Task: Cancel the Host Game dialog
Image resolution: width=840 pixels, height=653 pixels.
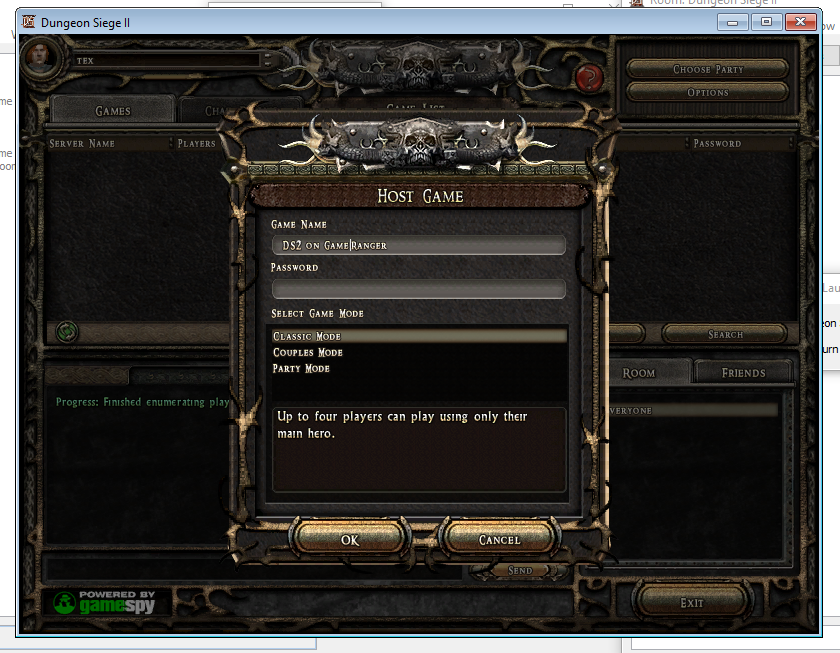Action: coord(499,539)
